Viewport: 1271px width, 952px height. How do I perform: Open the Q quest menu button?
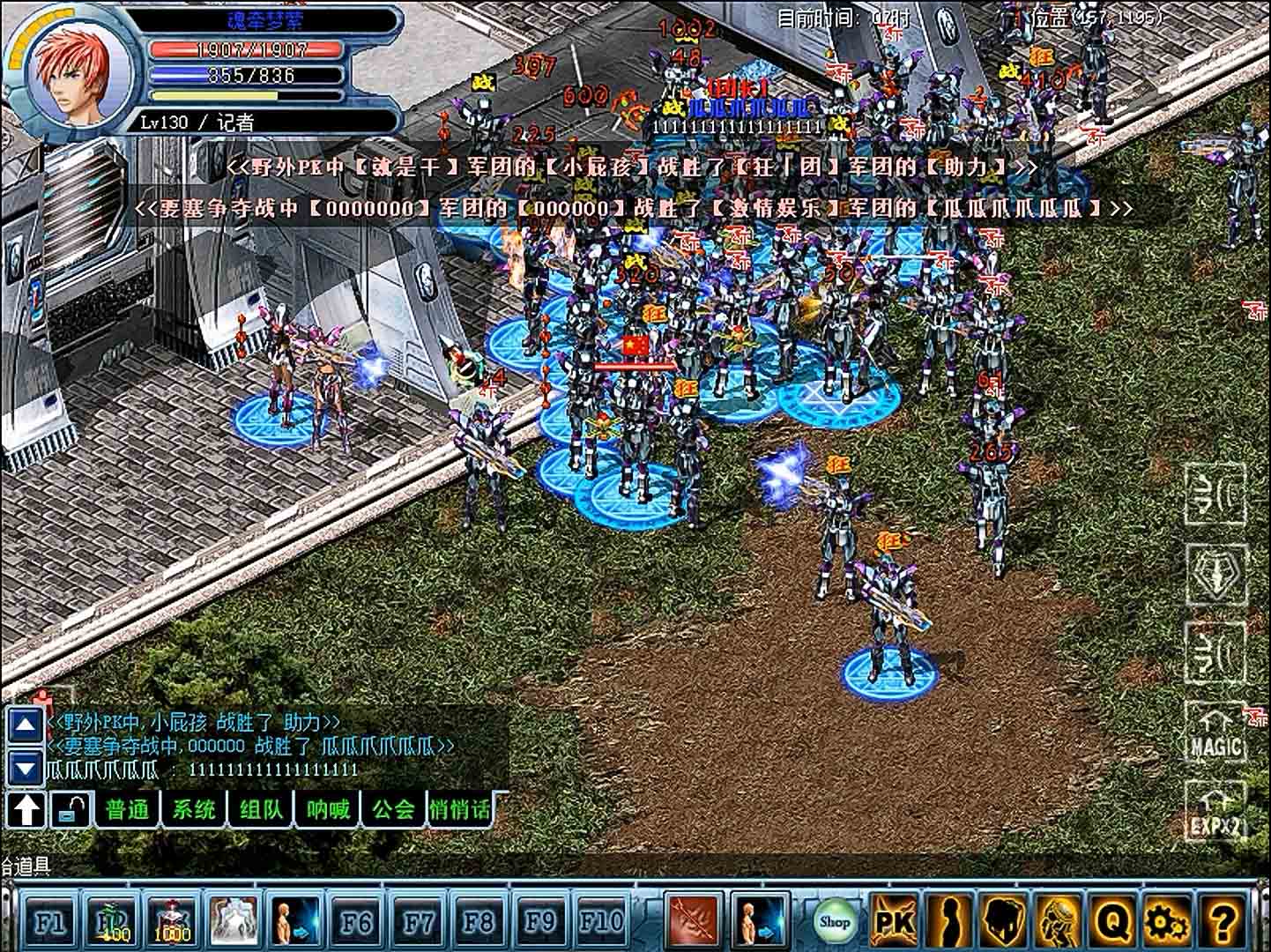coord(1113,922)
